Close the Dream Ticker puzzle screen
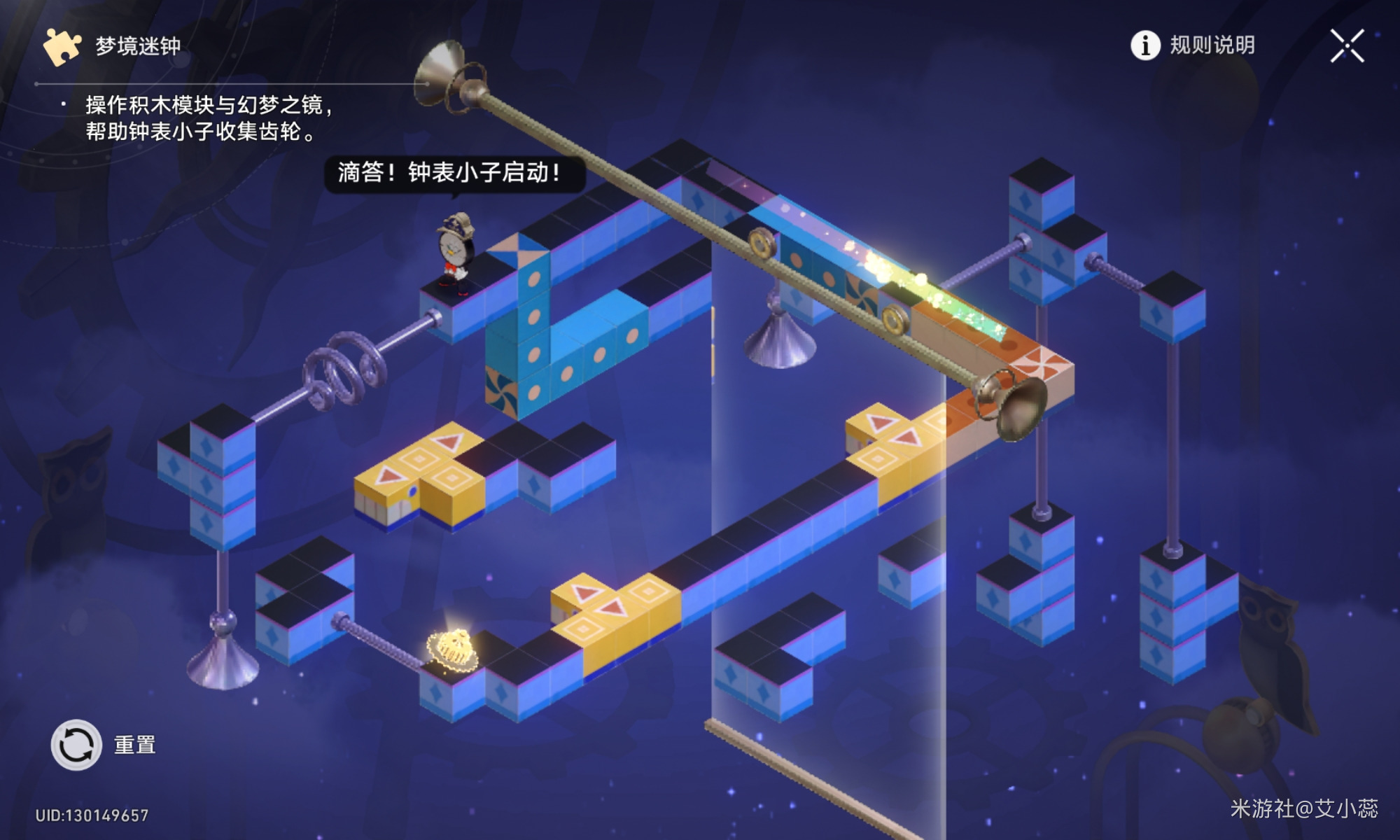This screenshot has height=840, width=1400. (x=1347, y=46)
